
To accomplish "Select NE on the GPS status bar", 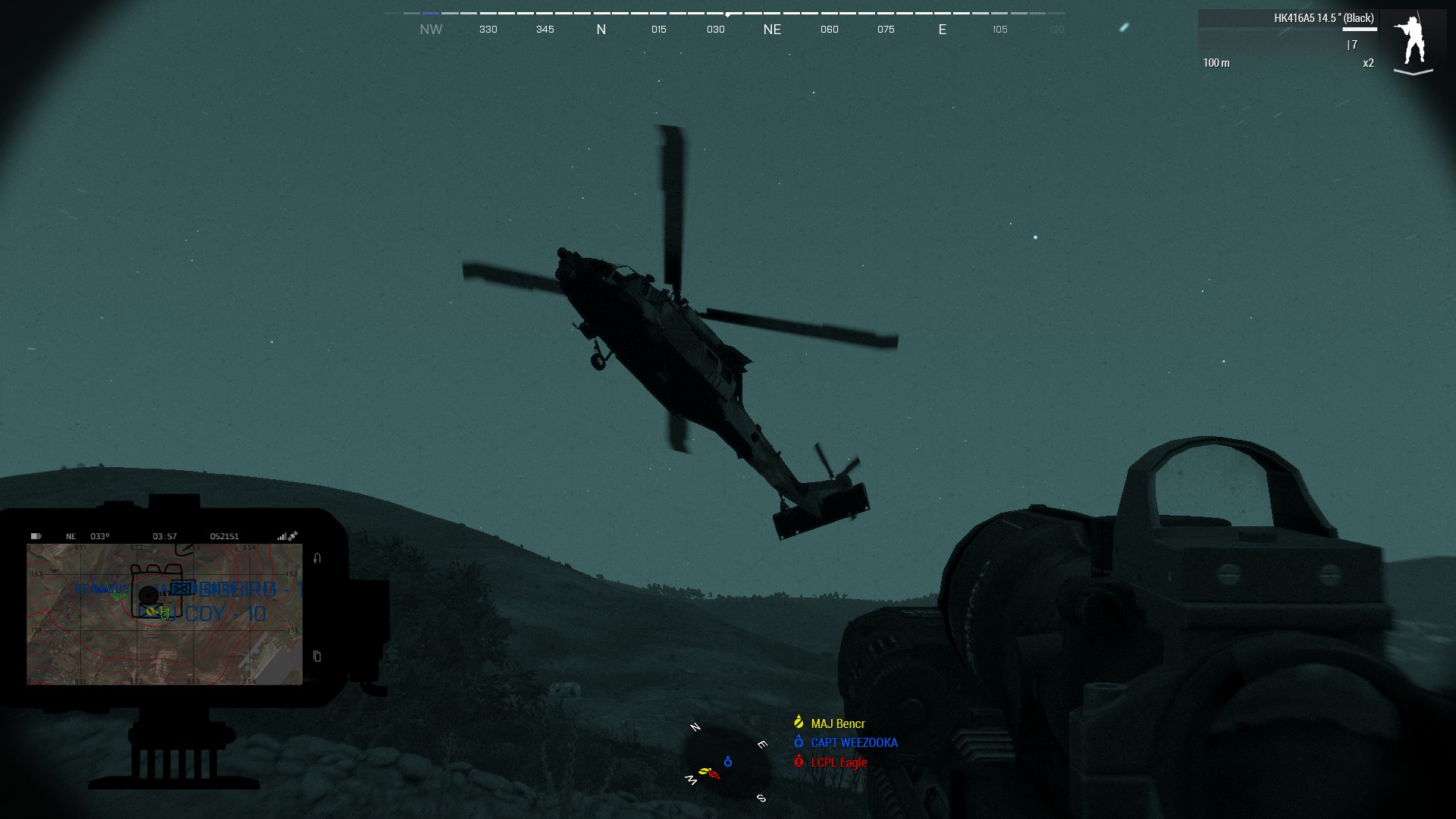I will coord(71,536).
